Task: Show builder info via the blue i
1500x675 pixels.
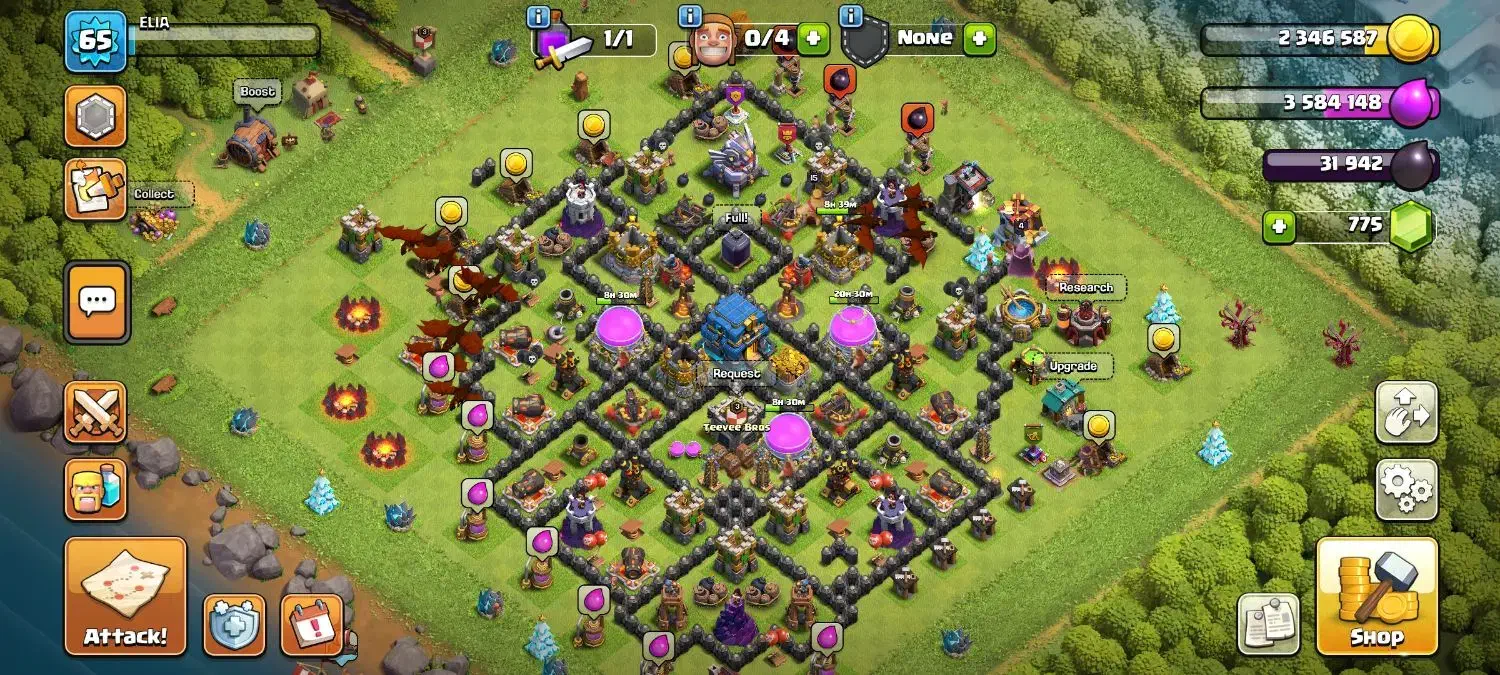Action: click(x=689, y=16)
